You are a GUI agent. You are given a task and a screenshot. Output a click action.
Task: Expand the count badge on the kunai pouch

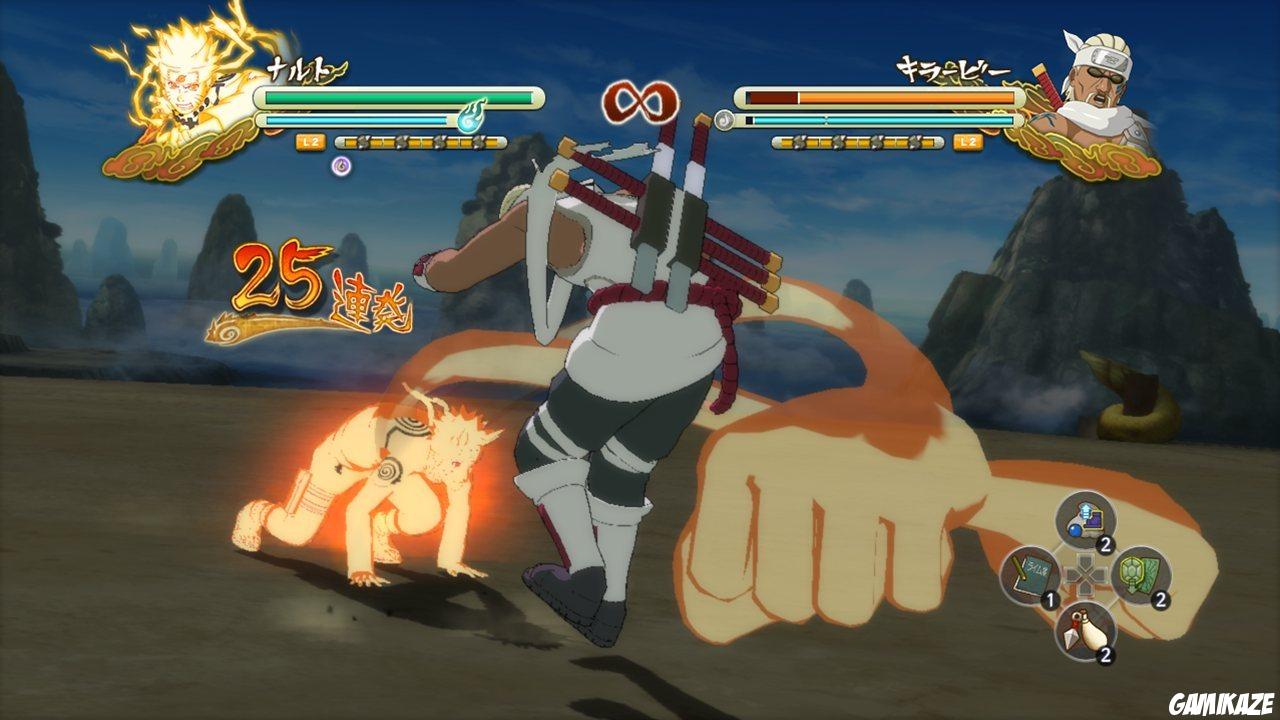click(x=1105, y=657)
